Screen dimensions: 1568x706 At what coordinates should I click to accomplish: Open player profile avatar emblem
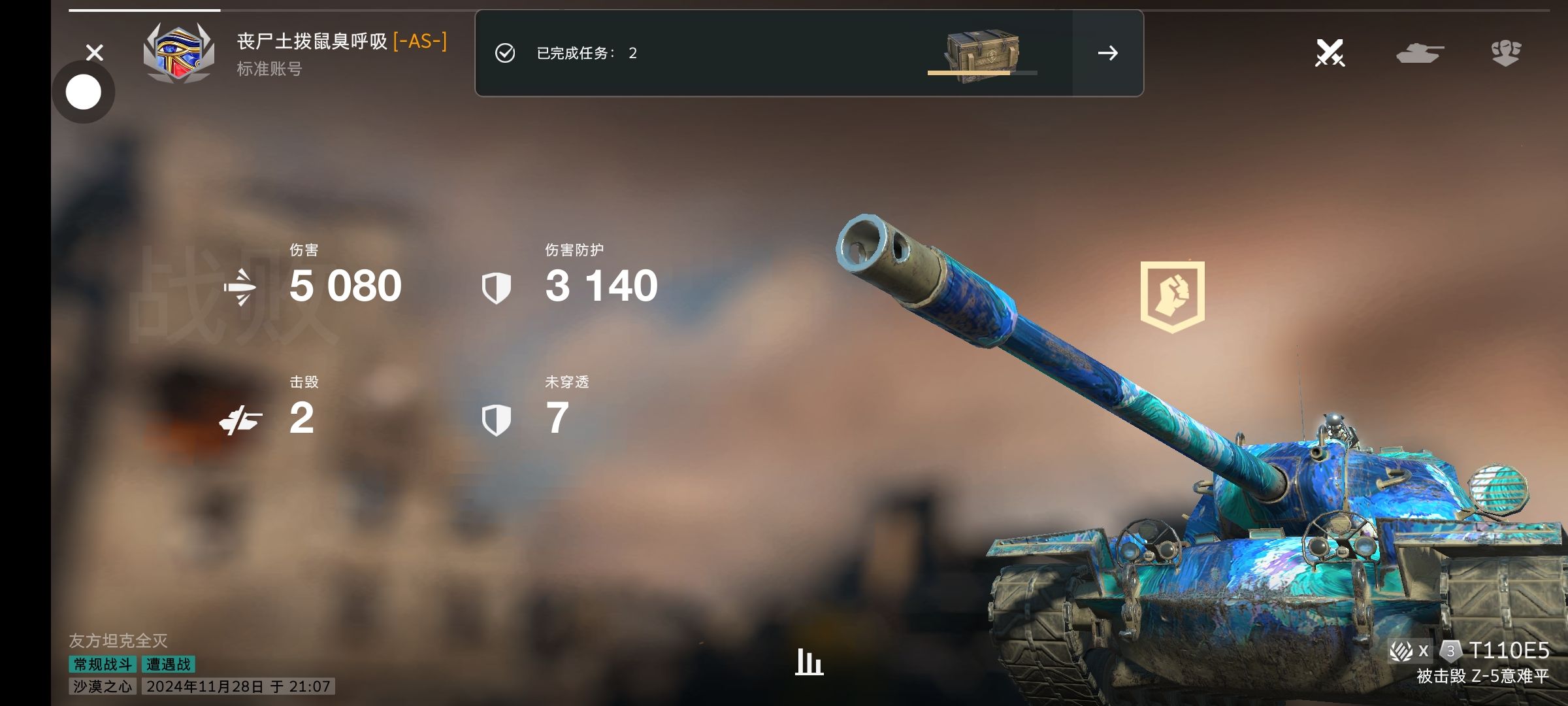(178, 54)
